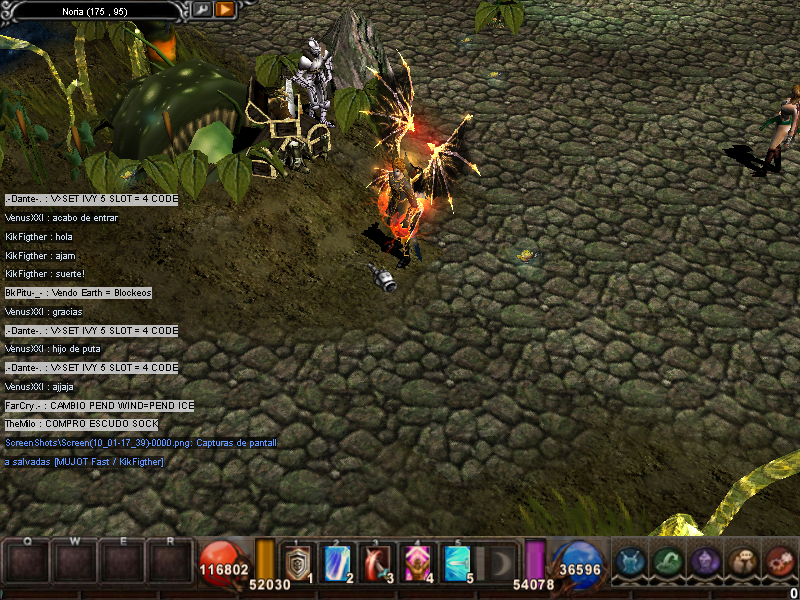
Task: Click FarCry's PEND WIND trade message
Action: point(99,405)
